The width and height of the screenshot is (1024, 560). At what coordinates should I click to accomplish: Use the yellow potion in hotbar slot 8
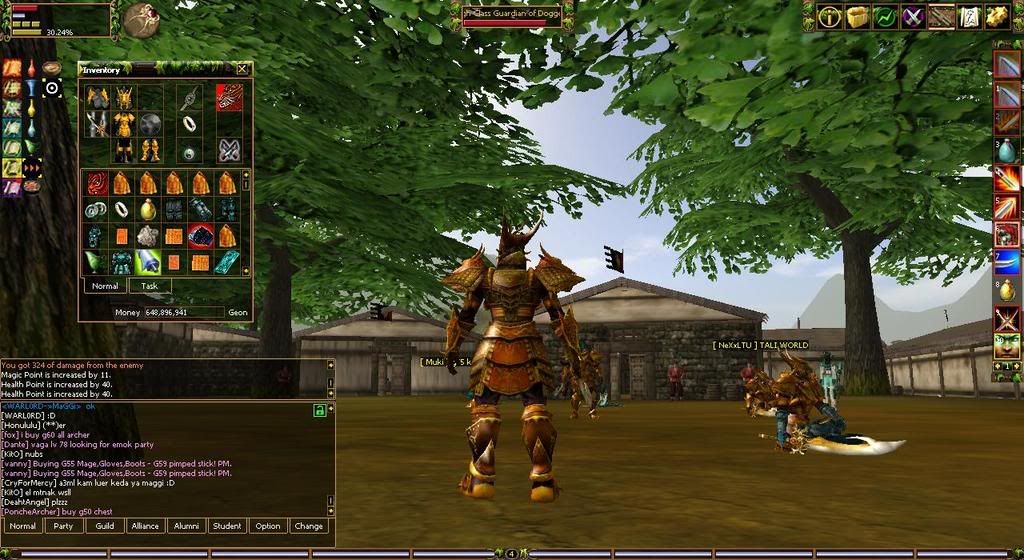point(1006,292)
